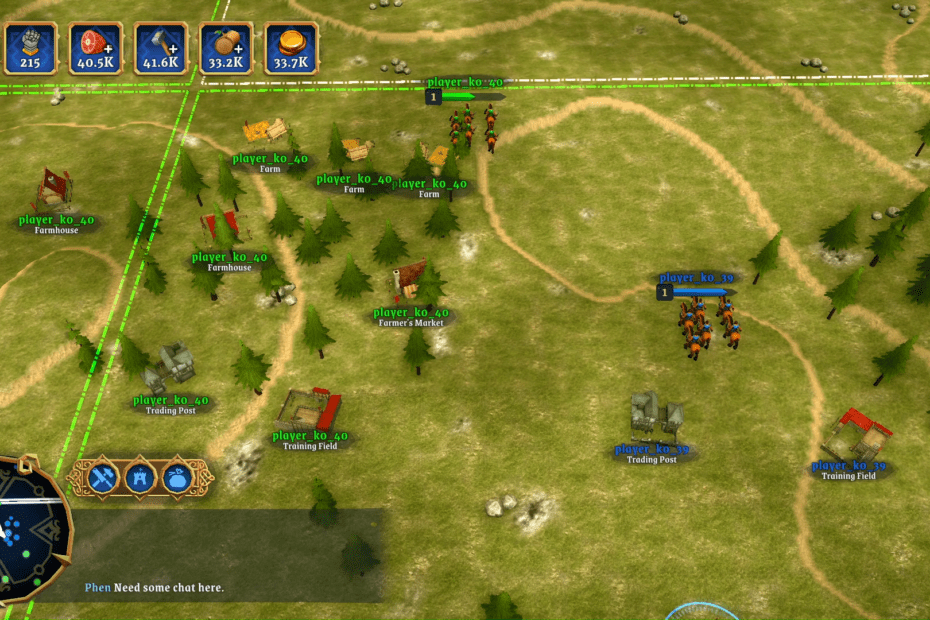Click the gold coins resource tile
Image resolution: width=930 pixels, height=620 pixels.
pyautogui.click(x=291, y=48)
